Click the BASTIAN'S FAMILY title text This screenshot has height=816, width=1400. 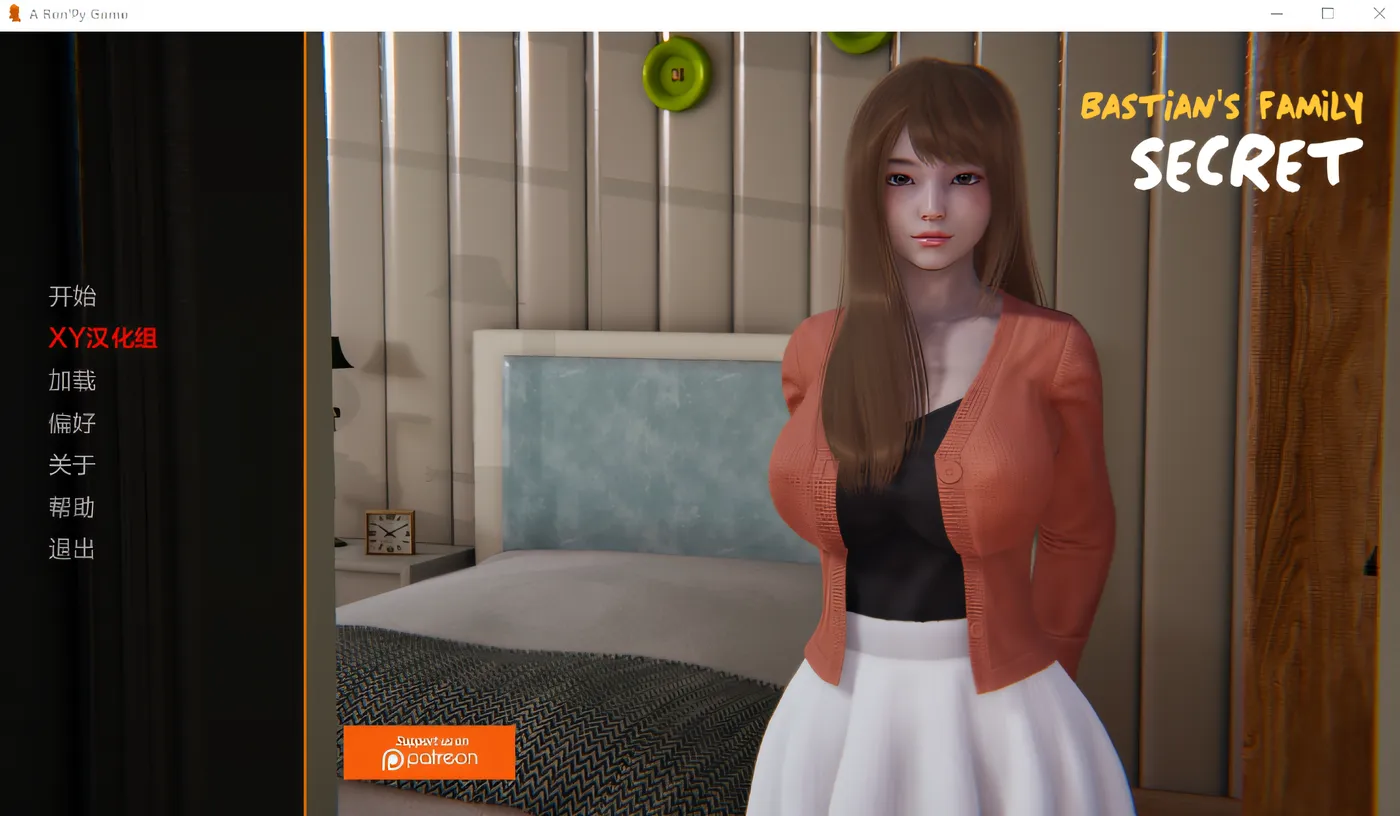[1222, 105]
